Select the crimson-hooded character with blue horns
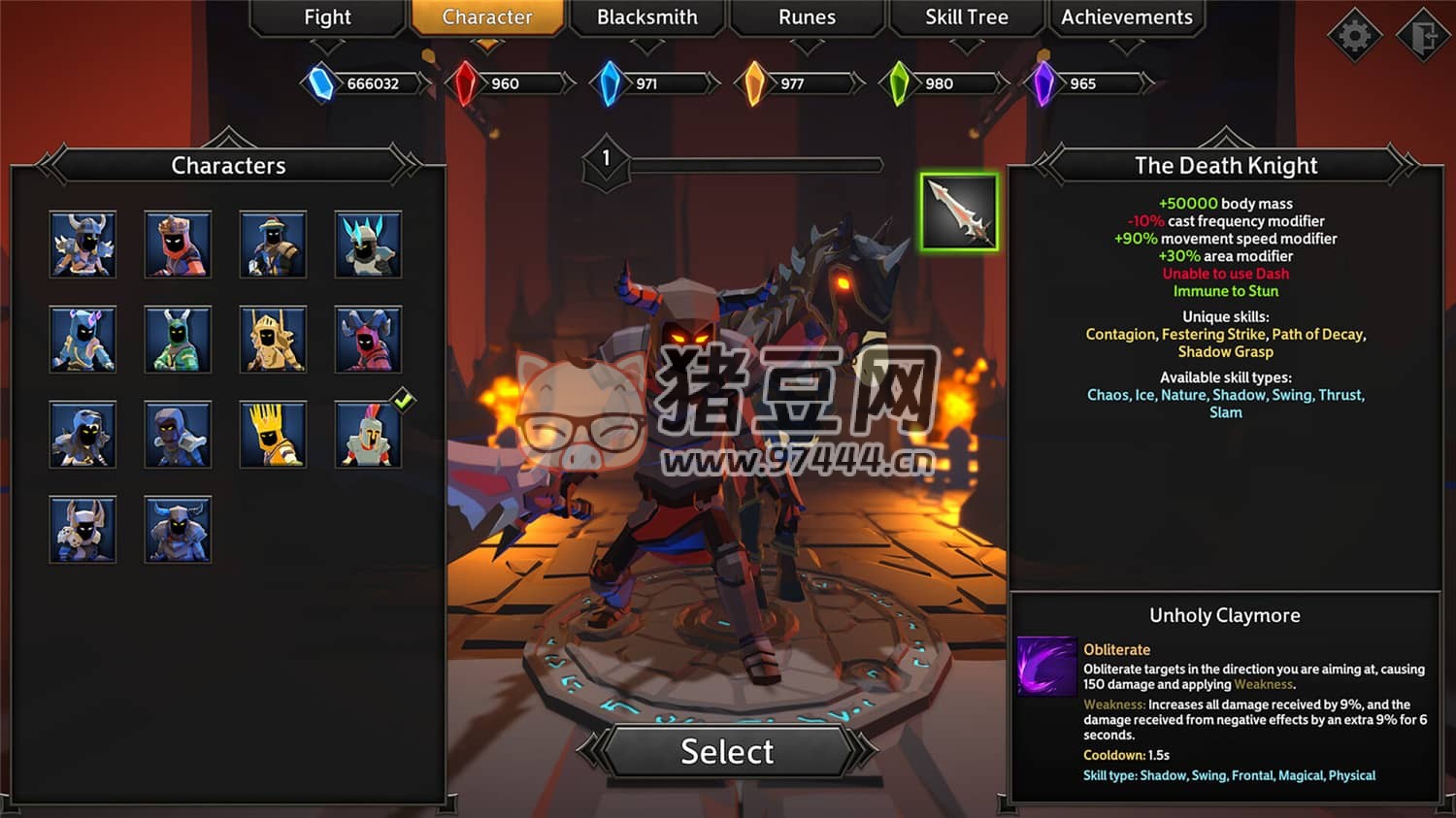The image size is (1456, 818). pyautogui.click(x=368, y=340)
